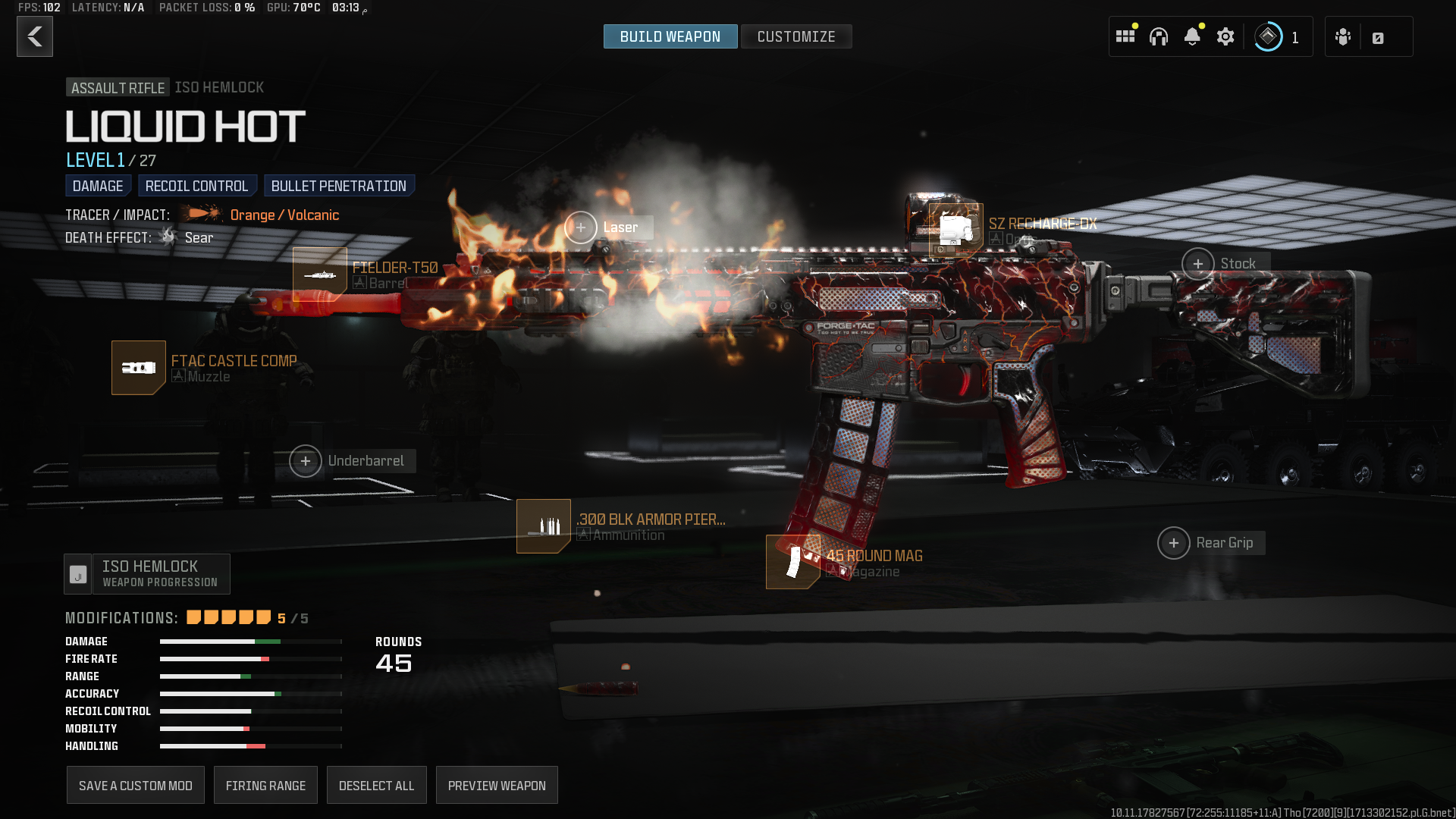Open the .300 BLK ammunition slot
This screenshot has width=1456, height=819.
pyautogui.click(x=544, y=526)
